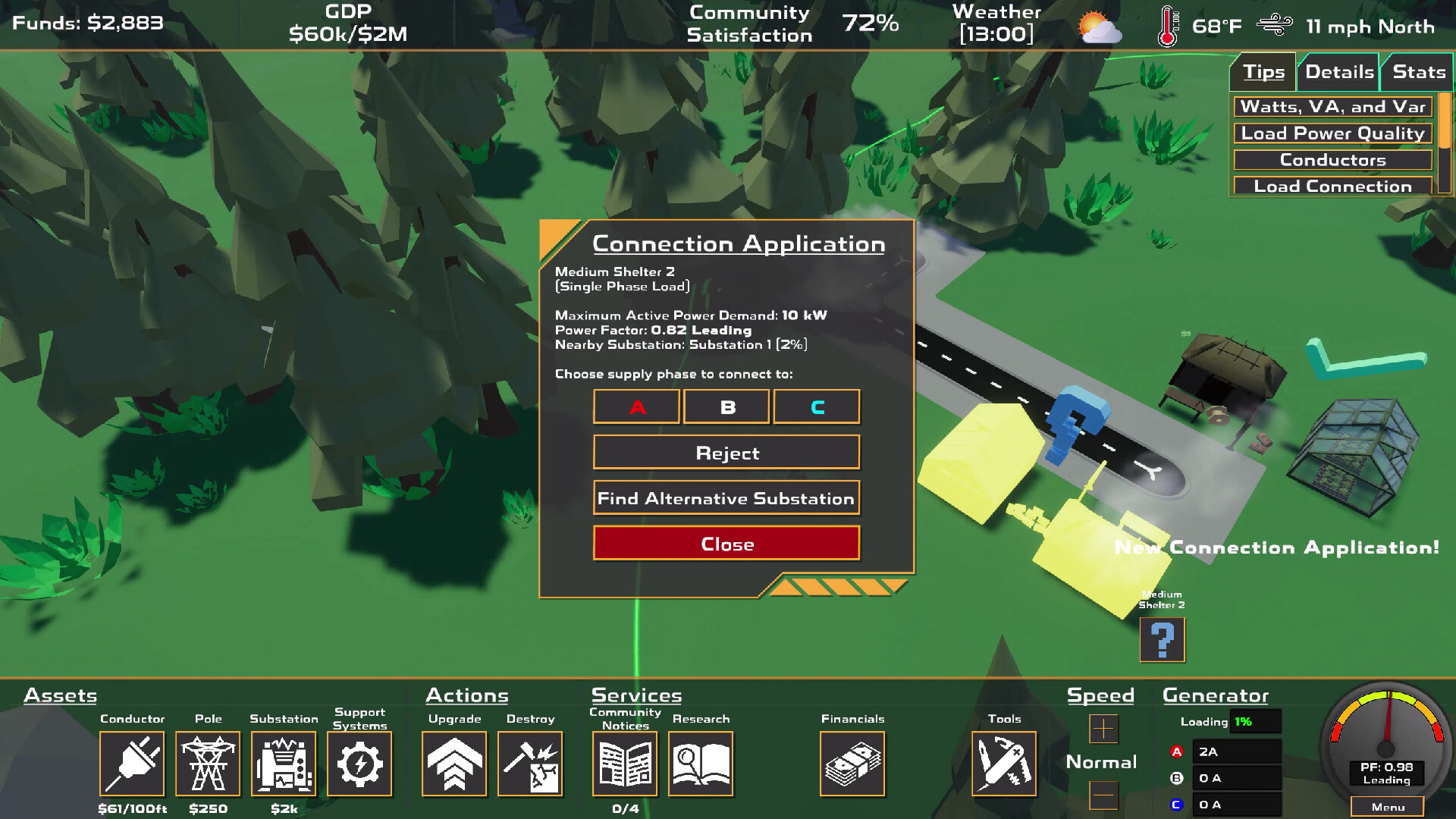Image resolution: width=1456 pixels, height=819 pixels.
Task: Expand the Load Power Quality tip
Action: 1332,133
